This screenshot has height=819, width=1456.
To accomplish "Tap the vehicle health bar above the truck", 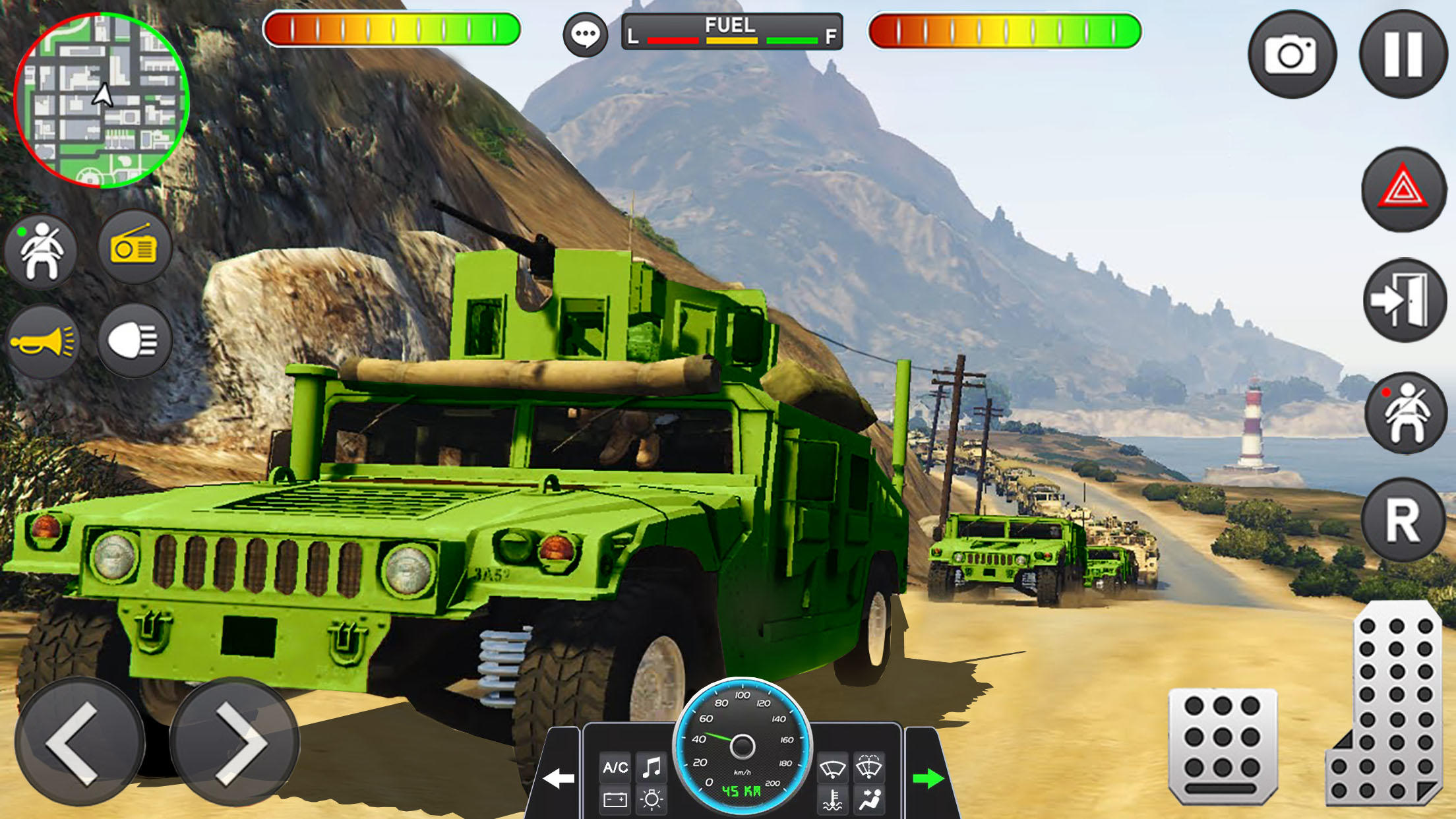I will (392, 29).
